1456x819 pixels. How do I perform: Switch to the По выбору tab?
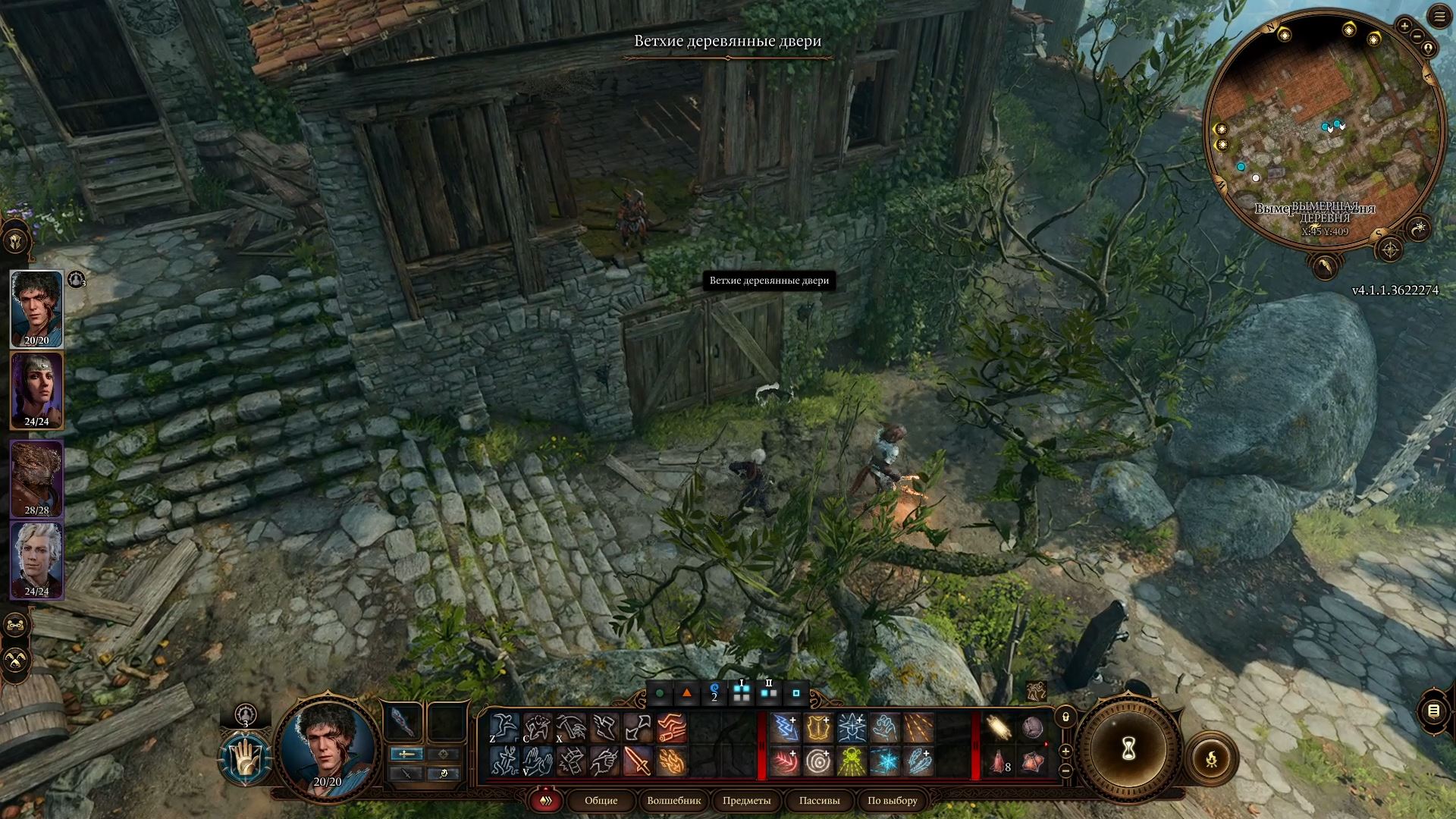click(893, 801)
